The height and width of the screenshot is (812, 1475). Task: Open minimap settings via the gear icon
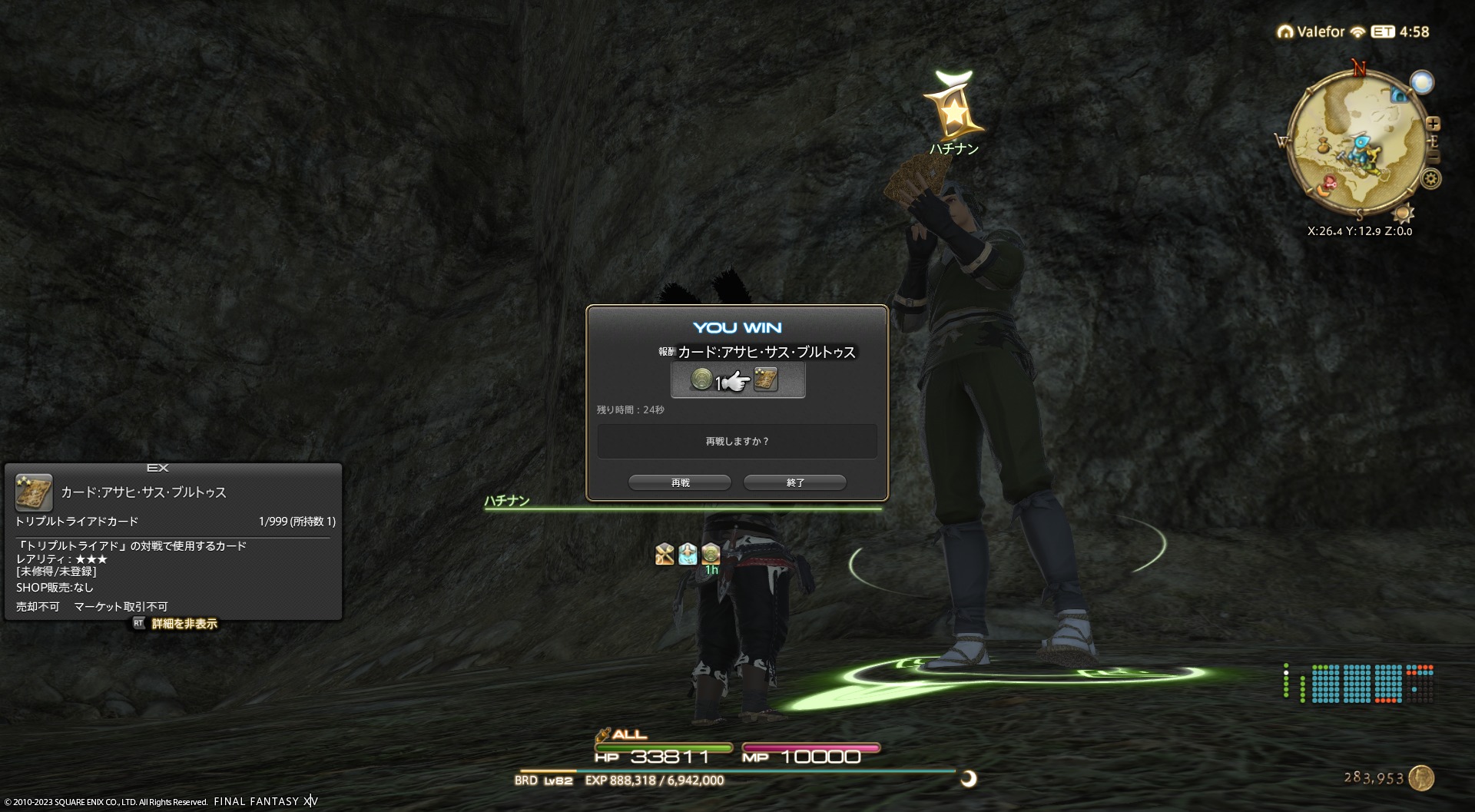click(x=1430, y=179)
